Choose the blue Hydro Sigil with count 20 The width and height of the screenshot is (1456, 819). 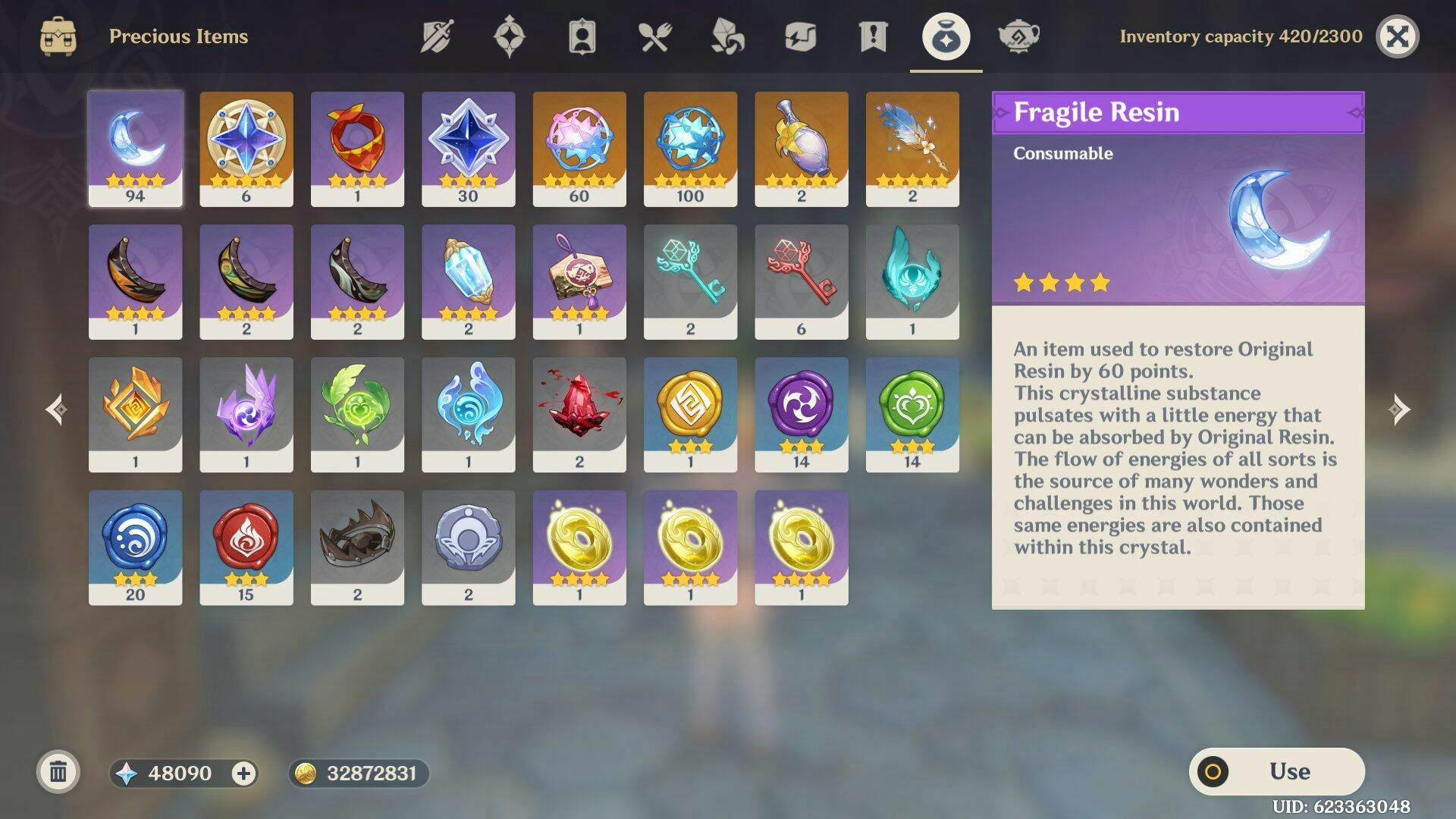(x=135, y=547)
